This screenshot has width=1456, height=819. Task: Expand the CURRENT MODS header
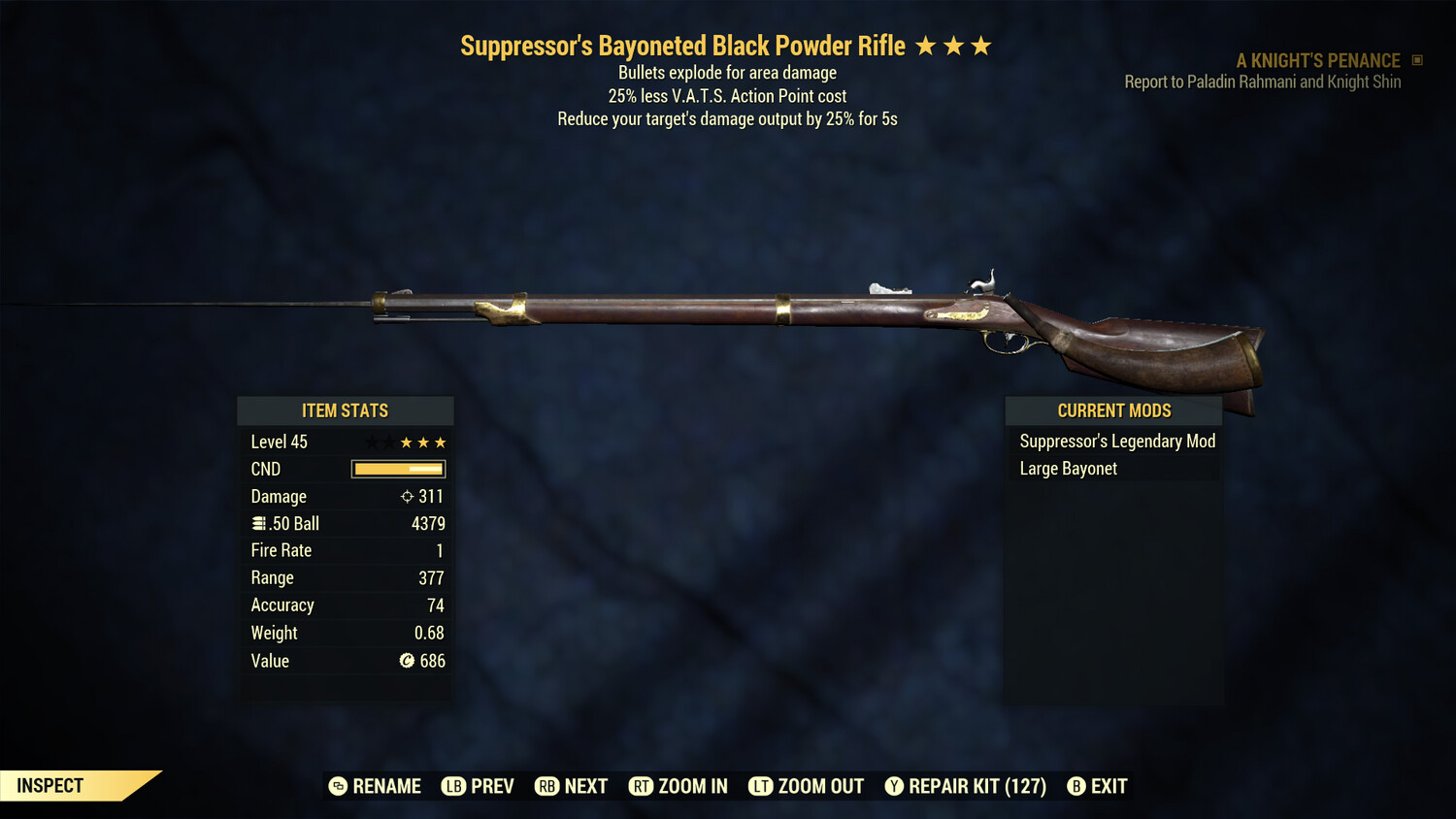point(1113,410)
